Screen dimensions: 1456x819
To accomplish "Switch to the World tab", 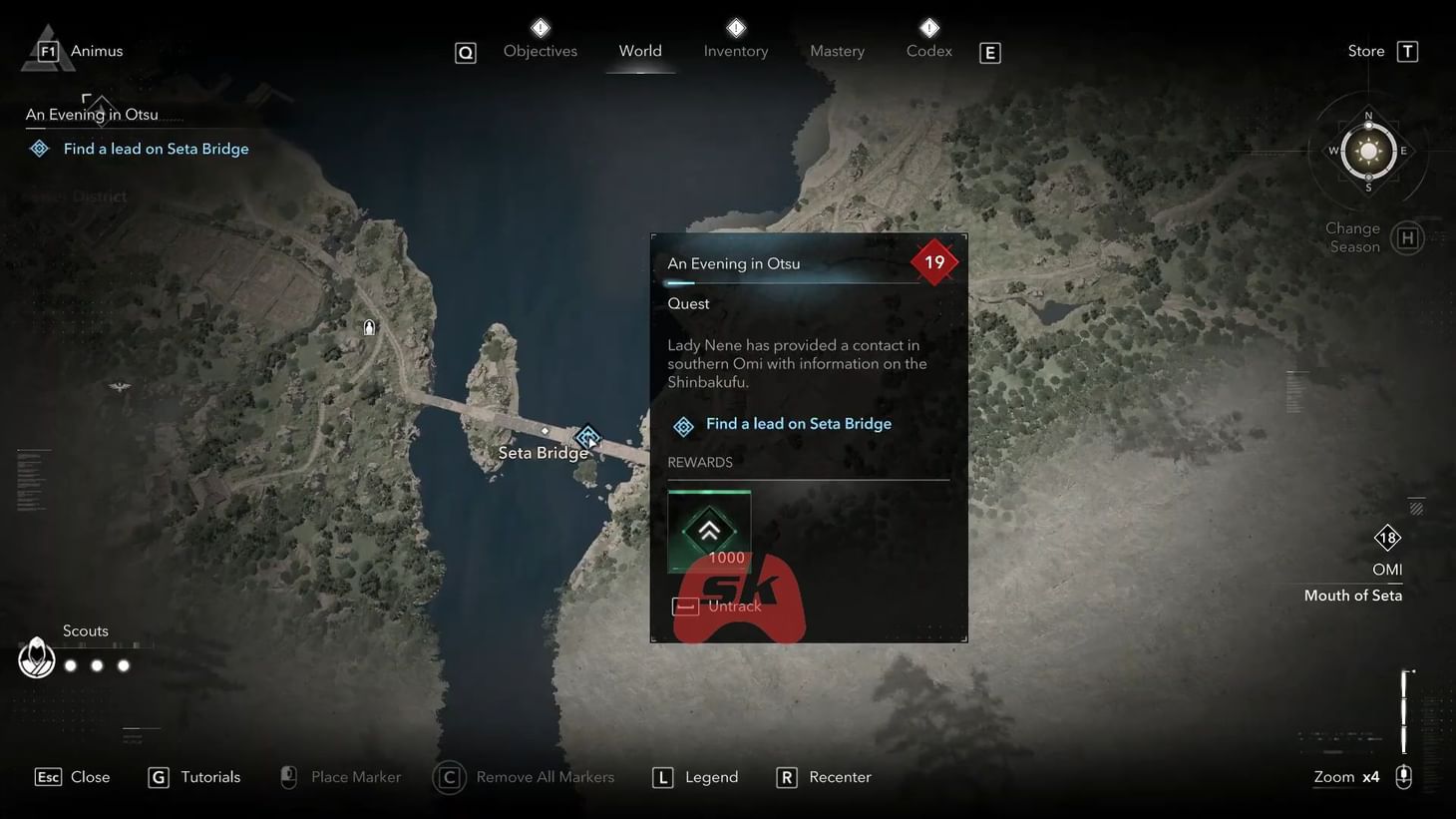I will point(640,50).
